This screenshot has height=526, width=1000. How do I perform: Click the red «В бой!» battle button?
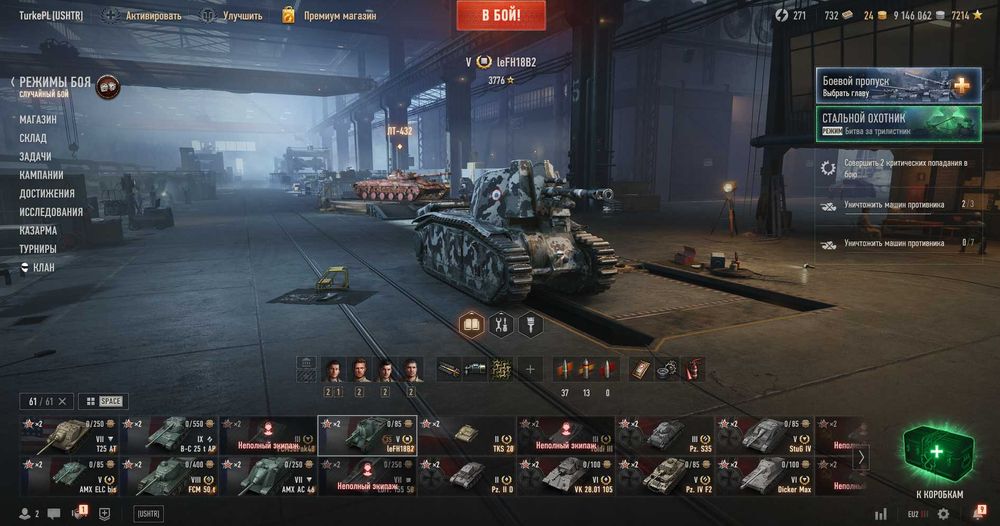point(501,15)
